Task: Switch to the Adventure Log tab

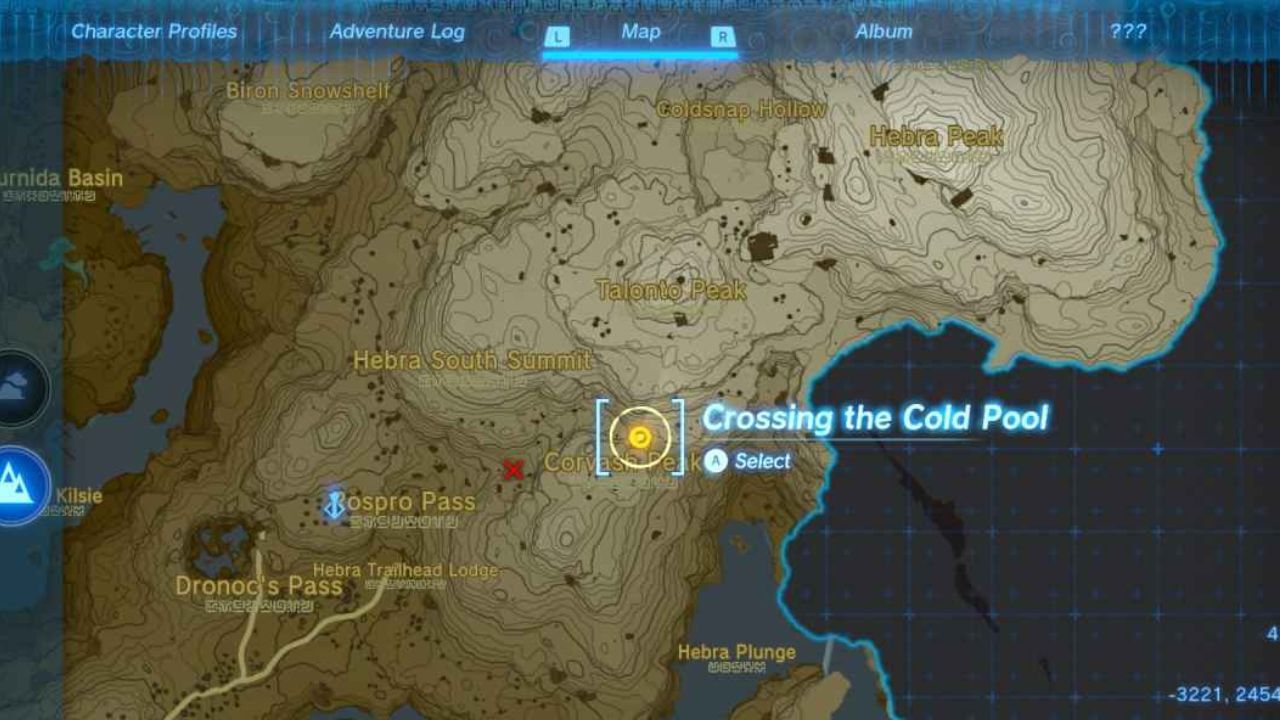Action: [398, 31]
